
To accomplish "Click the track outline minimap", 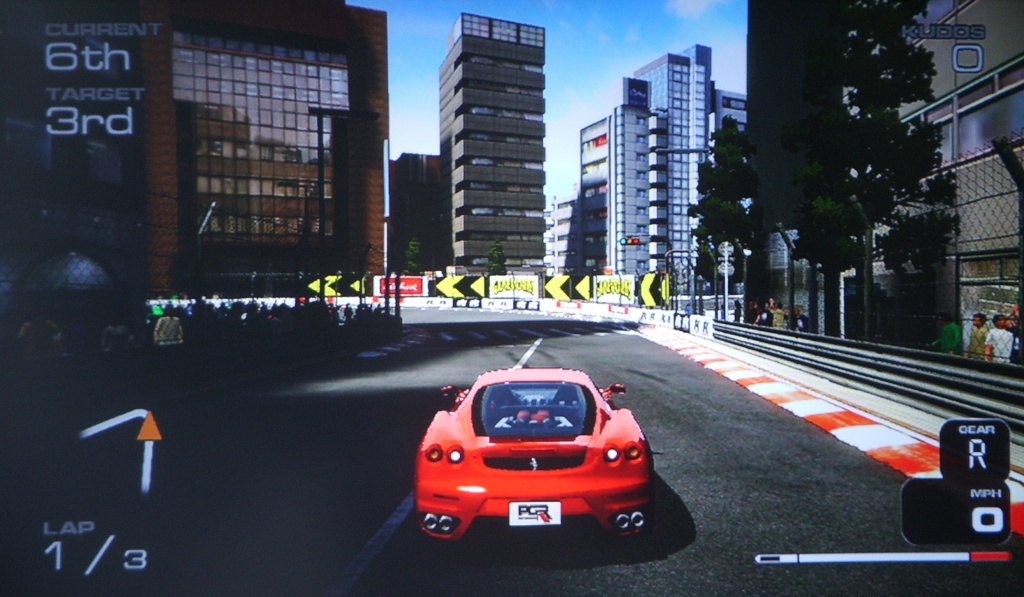I will coord(125,449).
